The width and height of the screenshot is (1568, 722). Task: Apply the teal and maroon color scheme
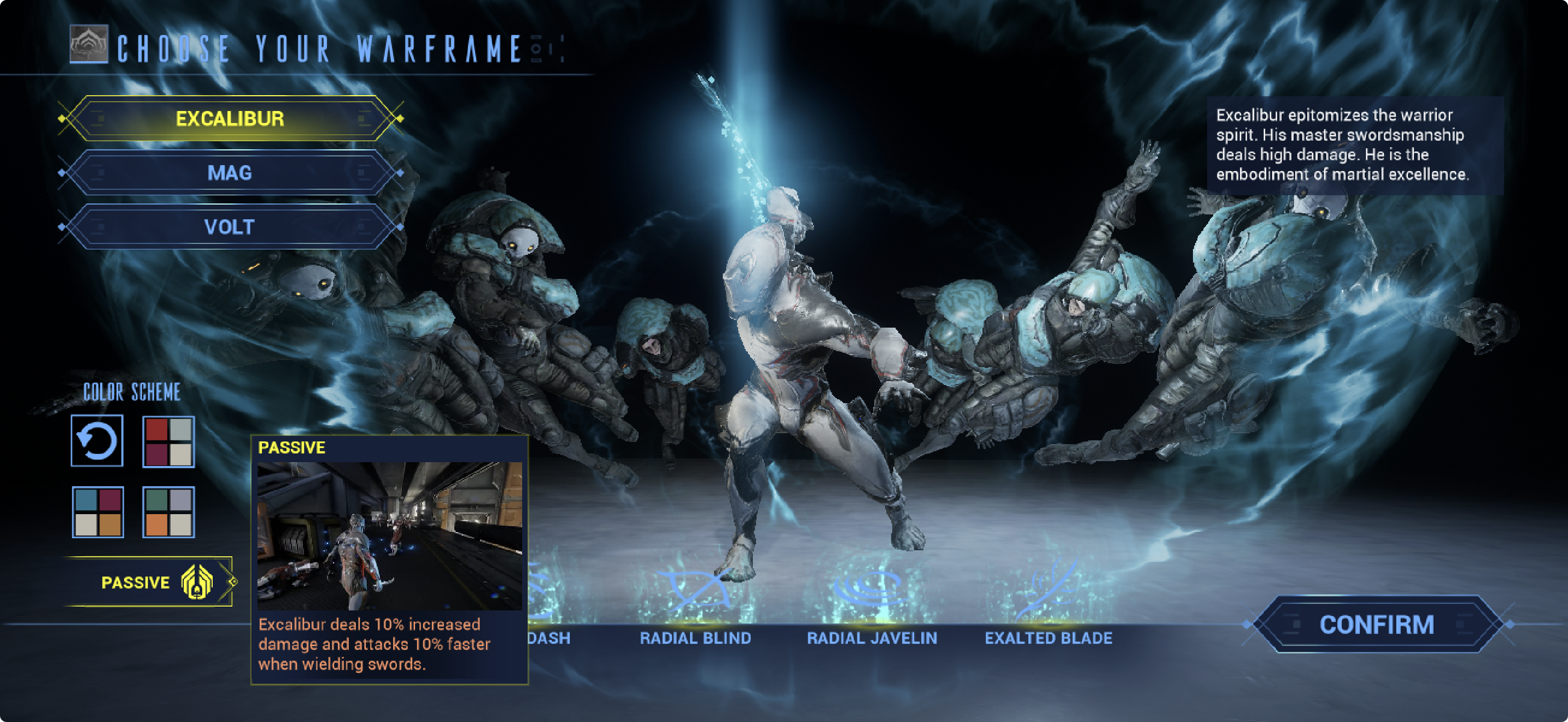click(x=97, y=512)
